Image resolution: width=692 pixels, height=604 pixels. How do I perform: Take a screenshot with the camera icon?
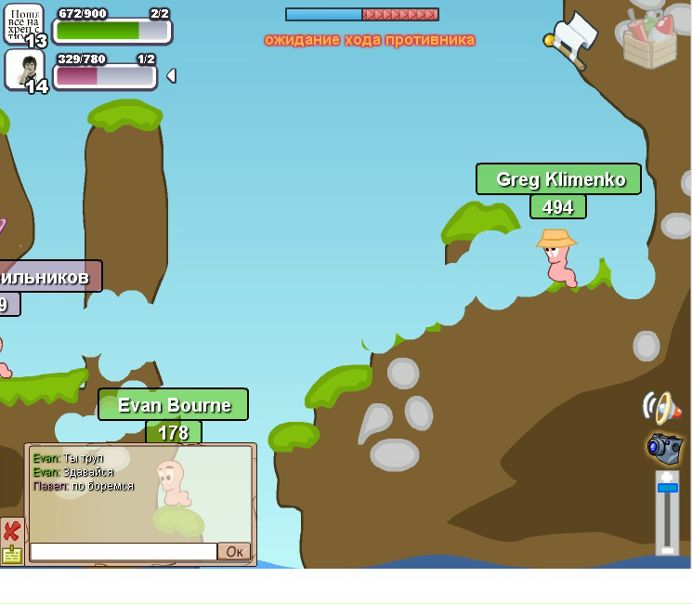663,447
